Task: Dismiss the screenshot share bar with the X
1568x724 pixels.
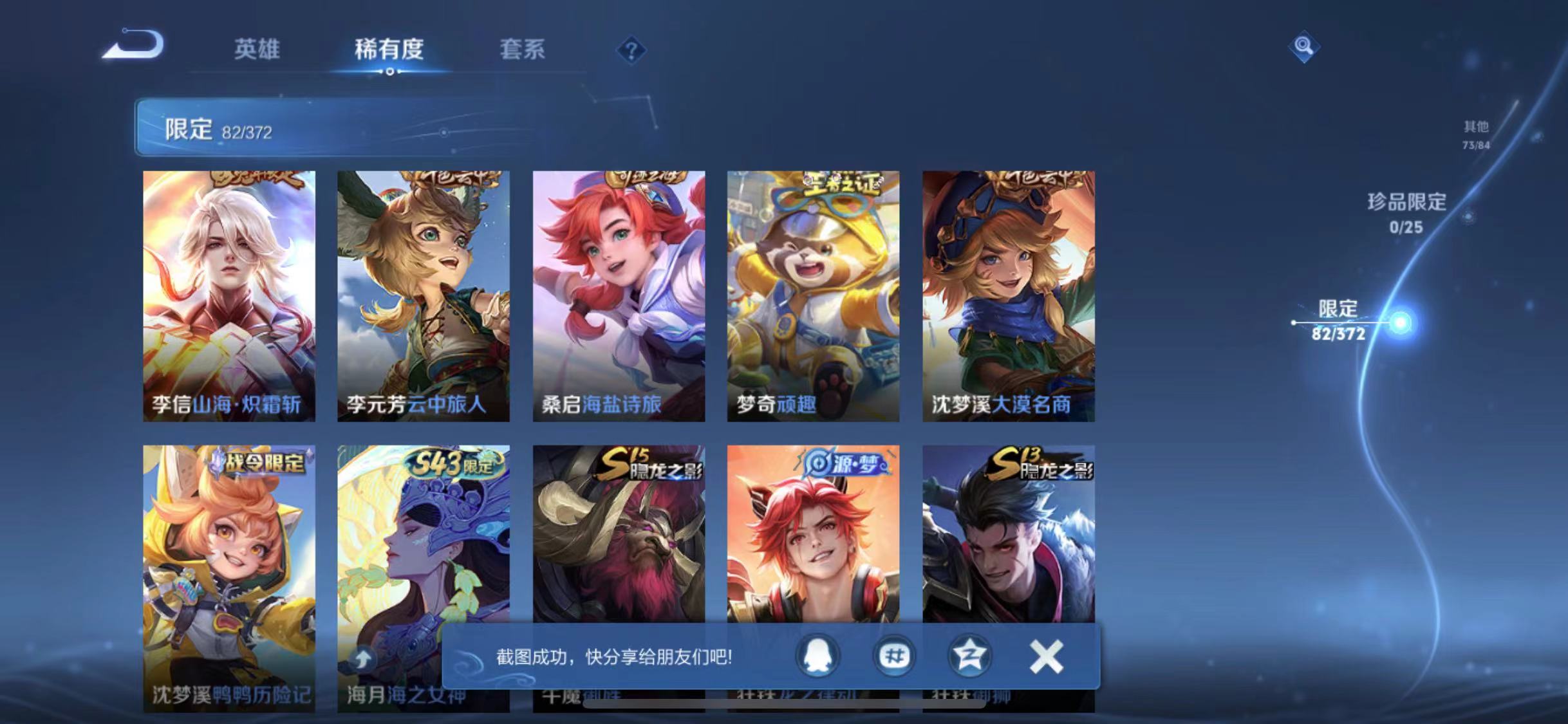Action: click(1046, 656)
